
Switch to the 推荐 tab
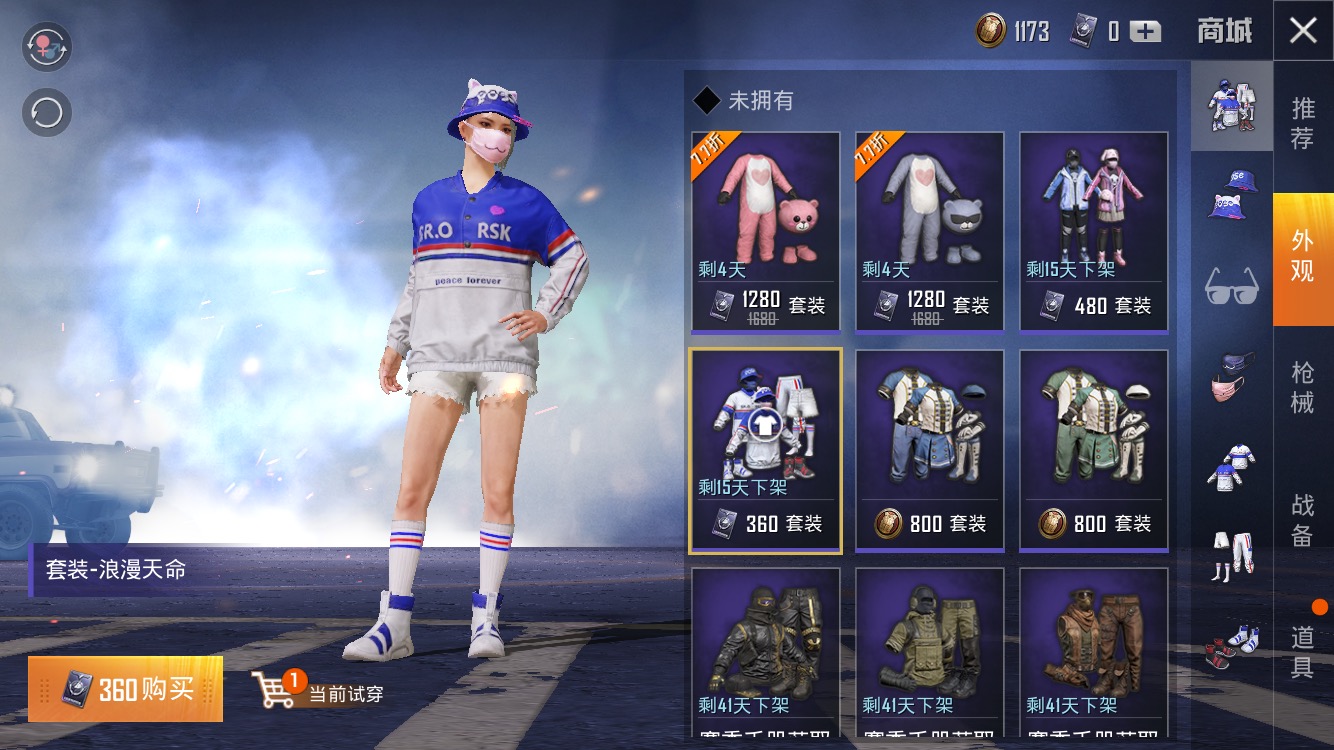[1303, 123]
